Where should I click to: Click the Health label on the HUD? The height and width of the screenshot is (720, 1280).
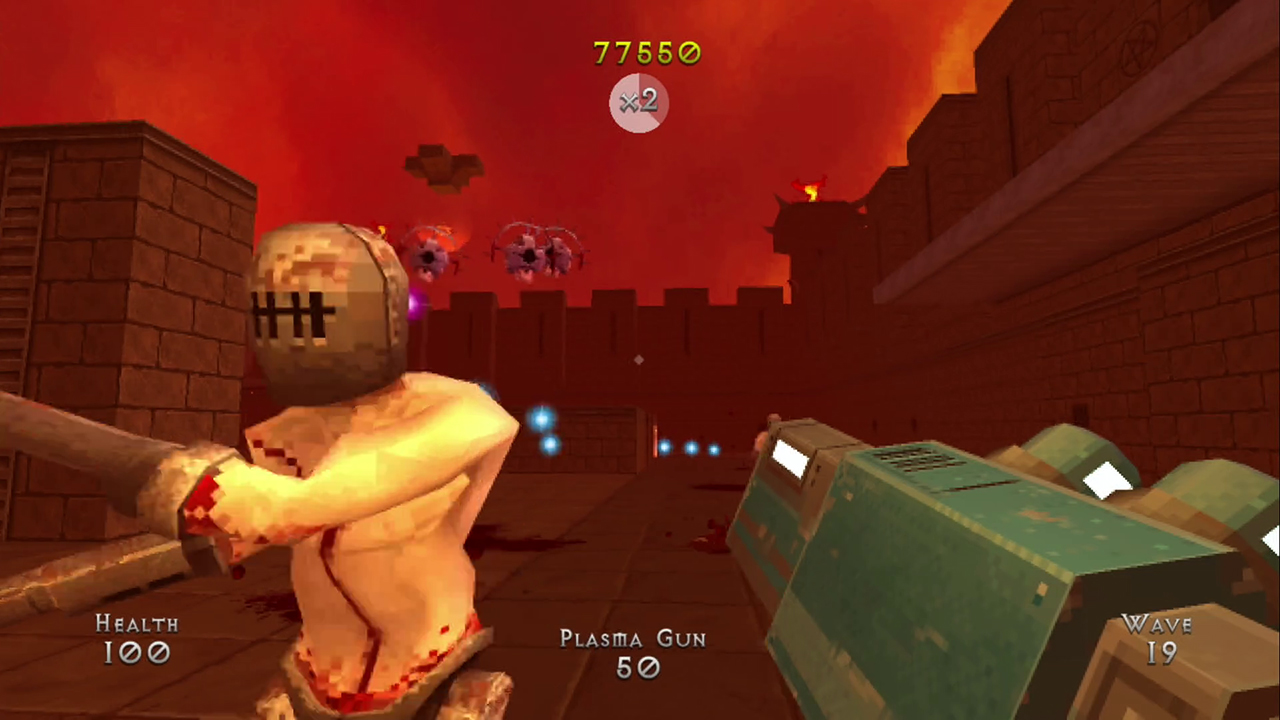coord(137,624)
